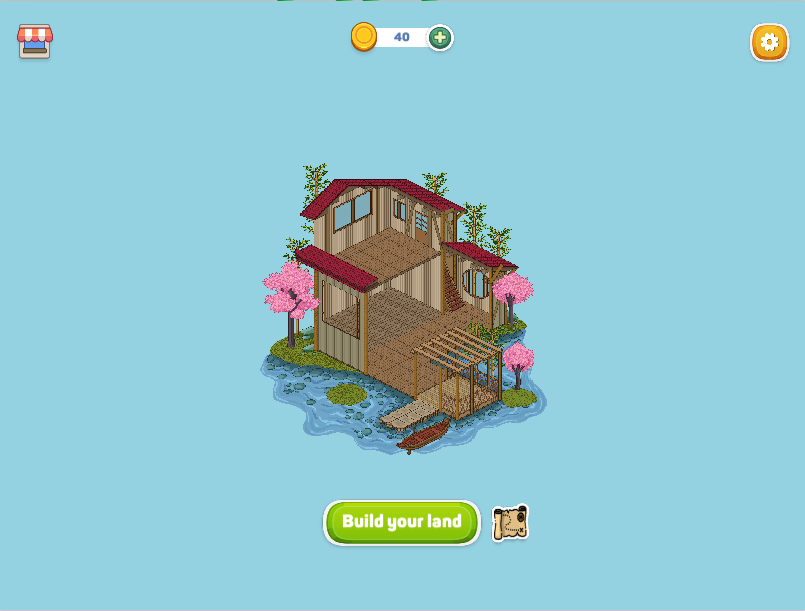Open the shop storefront icon
This screenshot has height=611, width=805.
(x=35, y=41)
